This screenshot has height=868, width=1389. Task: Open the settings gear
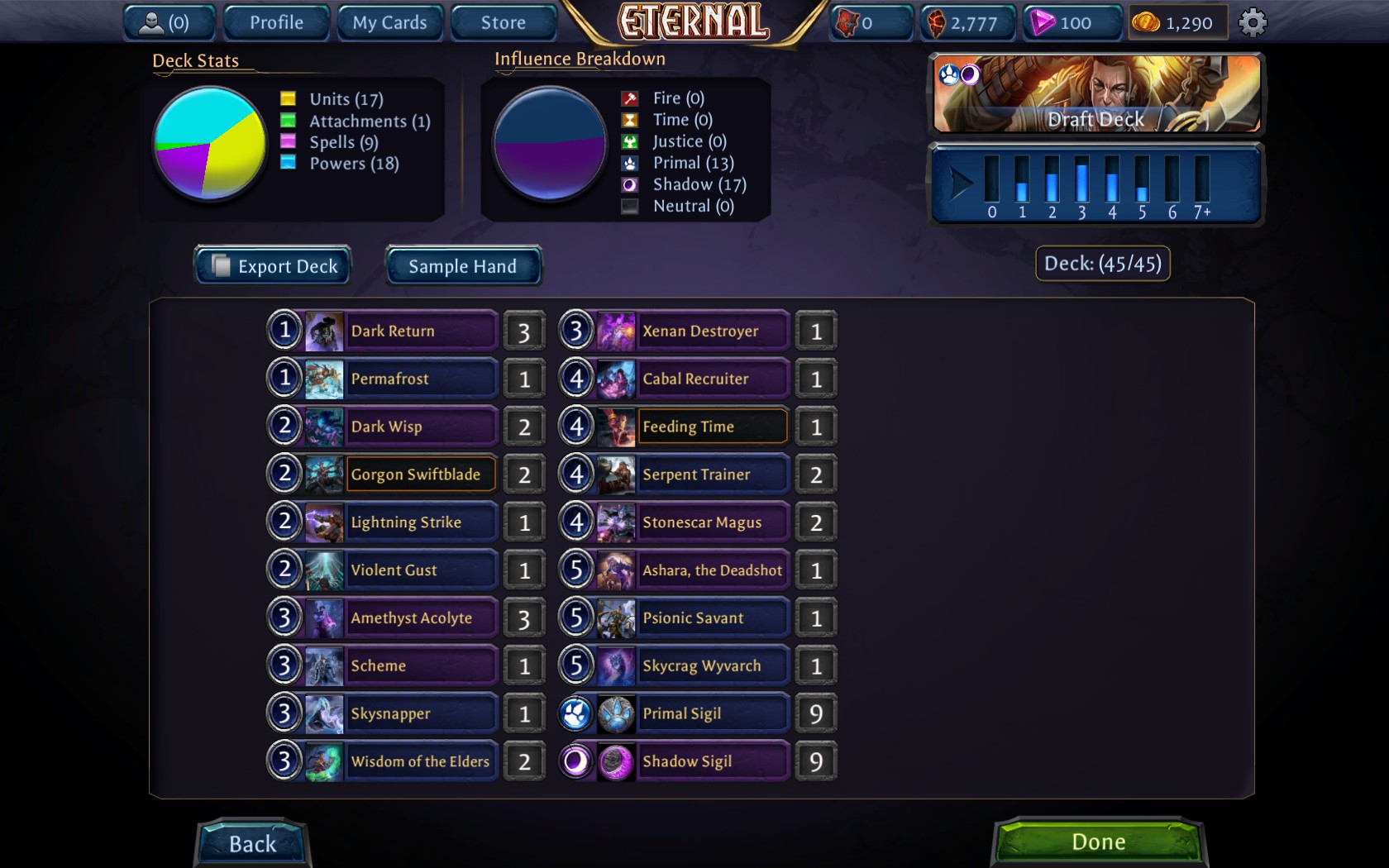1253,21
